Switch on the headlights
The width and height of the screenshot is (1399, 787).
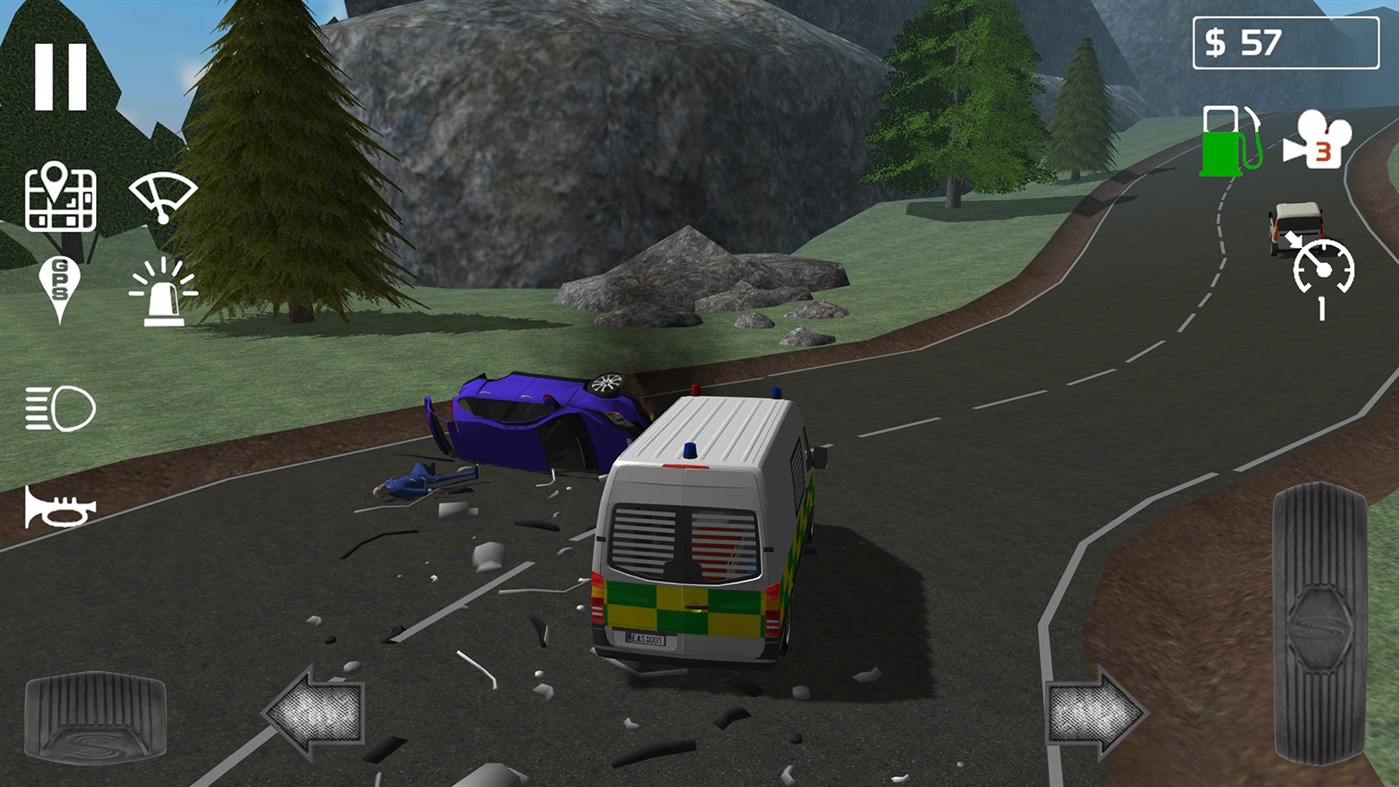60,408
